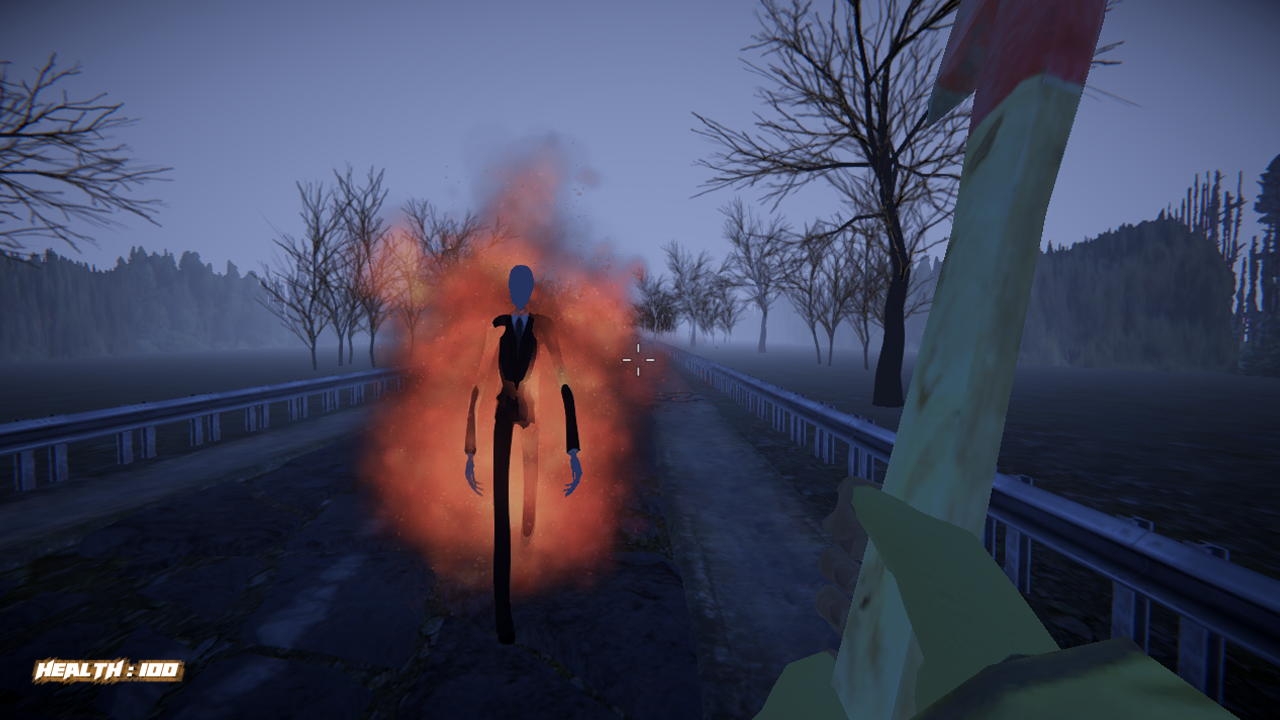Click Slenderman's left clawed hand
The width and height of the screenshot is (1280, 720).
point(472,470)
